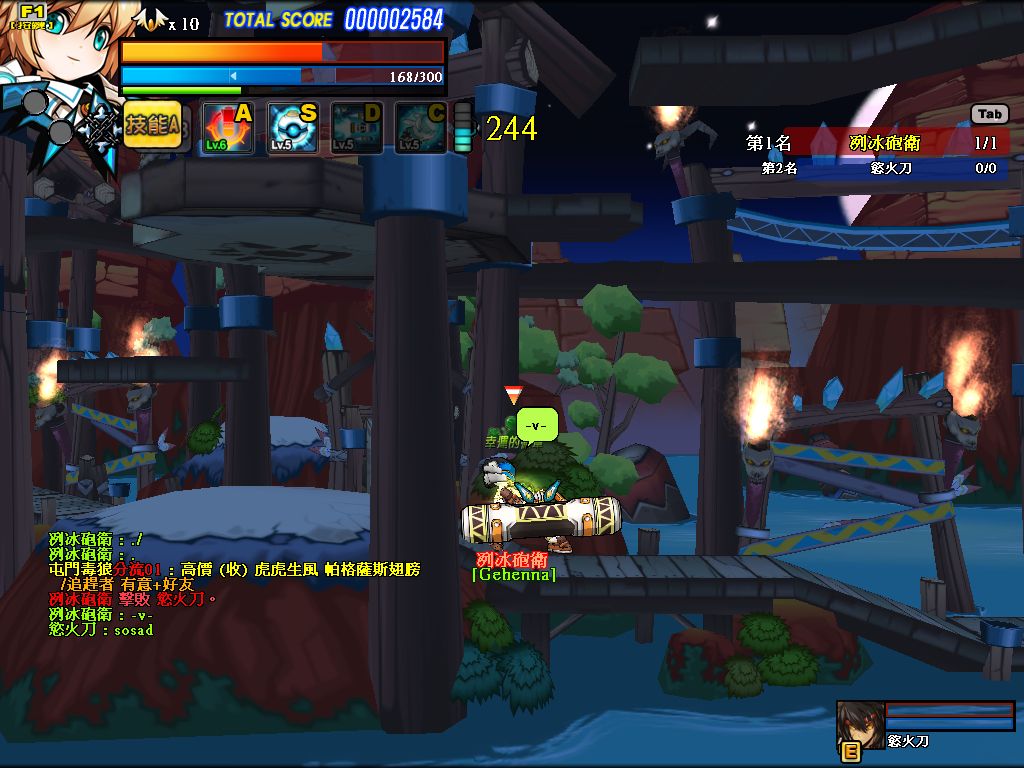Click the yellow 技能A skill set button

(x=152, y=126)
